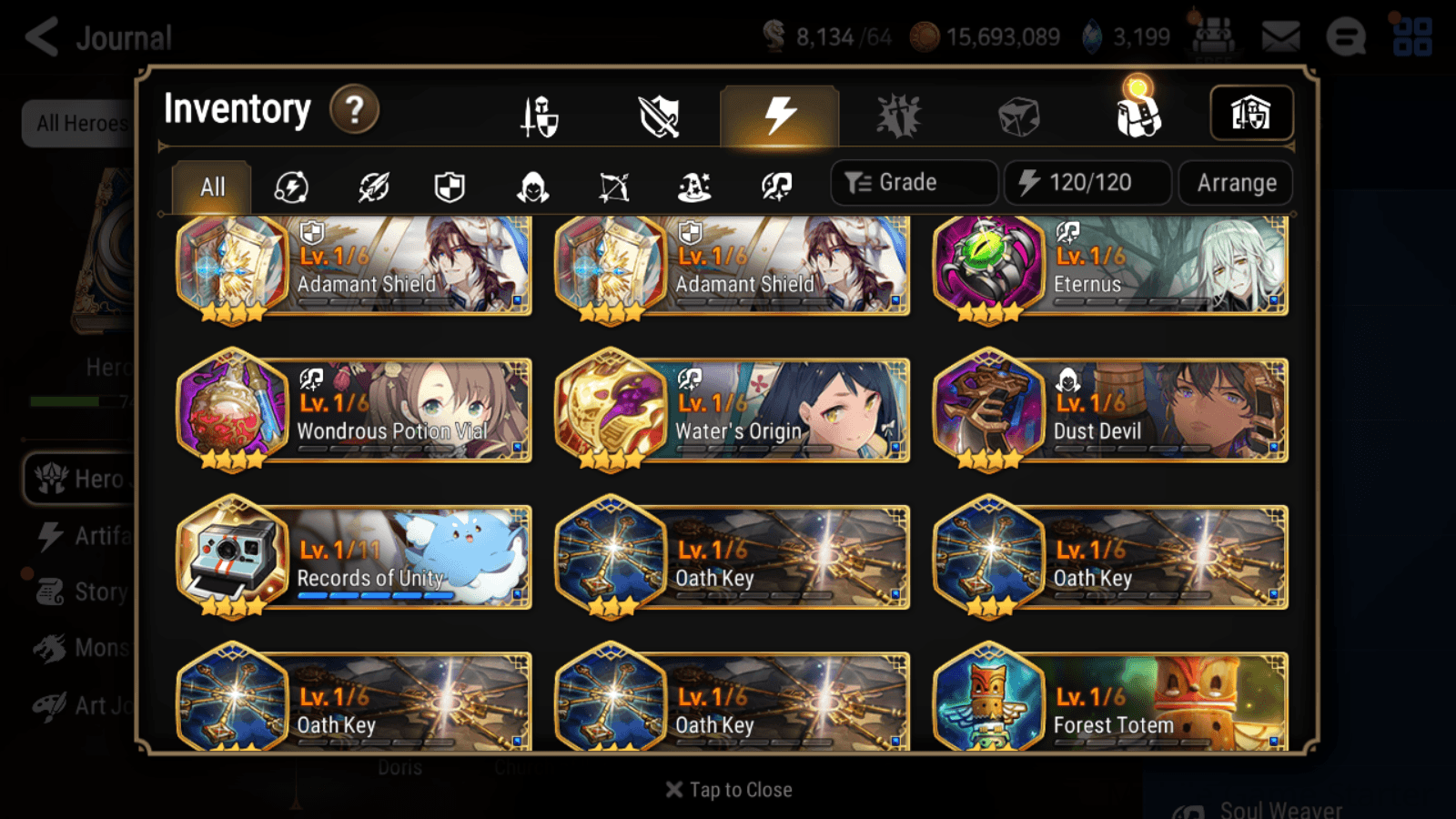Image resolution: width=1456 pixels, height=819 pixels.
Task: Open the main menu grid icon
Action: [x=1412, y=36]
